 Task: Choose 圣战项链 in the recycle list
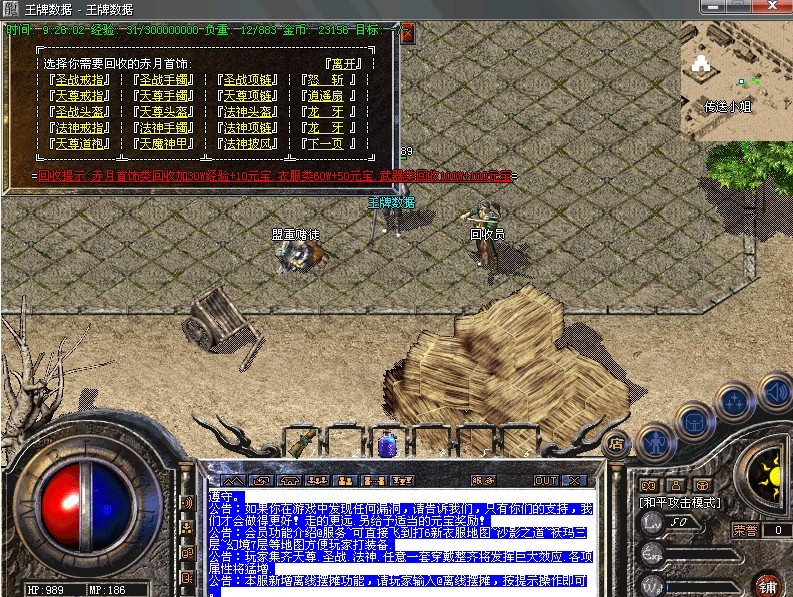coord(249,79)
